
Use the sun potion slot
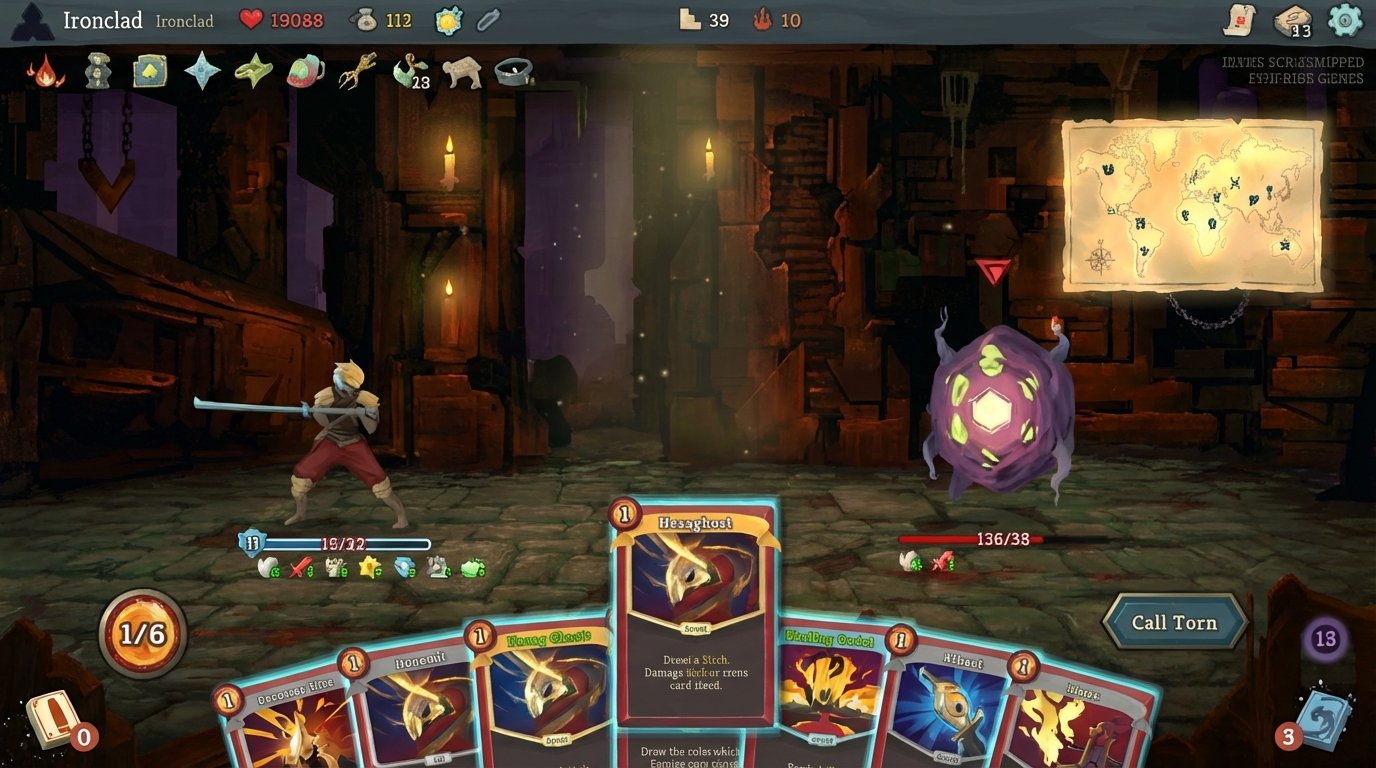(x=448, y=20)
